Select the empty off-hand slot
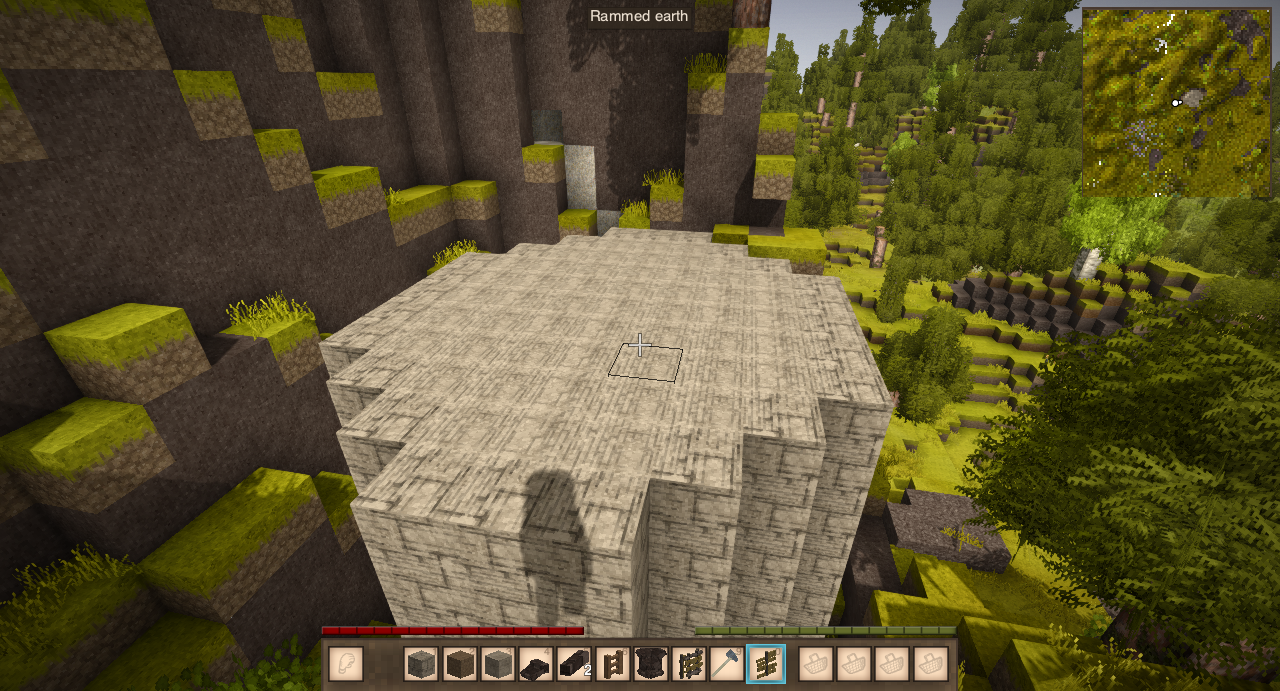The height and width of the screenshot is (691, 1280). click(346, 663)
